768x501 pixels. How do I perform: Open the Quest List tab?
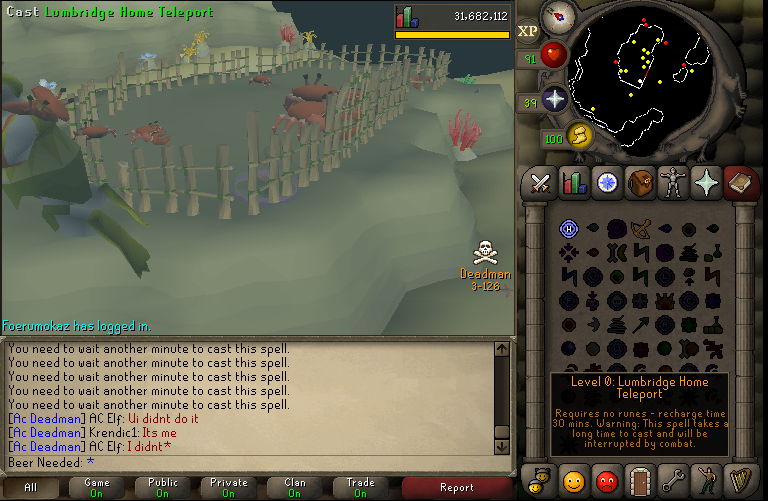click(x=607, y=183)
